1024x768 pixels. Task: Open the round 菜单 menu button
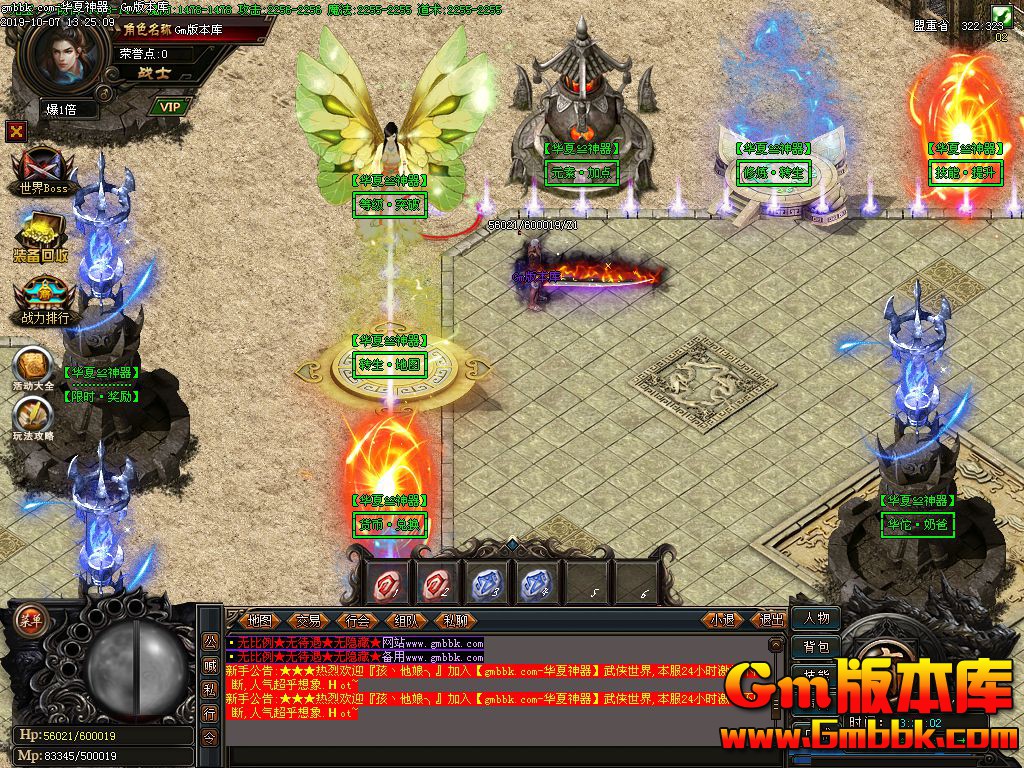[x=29, y=617]
